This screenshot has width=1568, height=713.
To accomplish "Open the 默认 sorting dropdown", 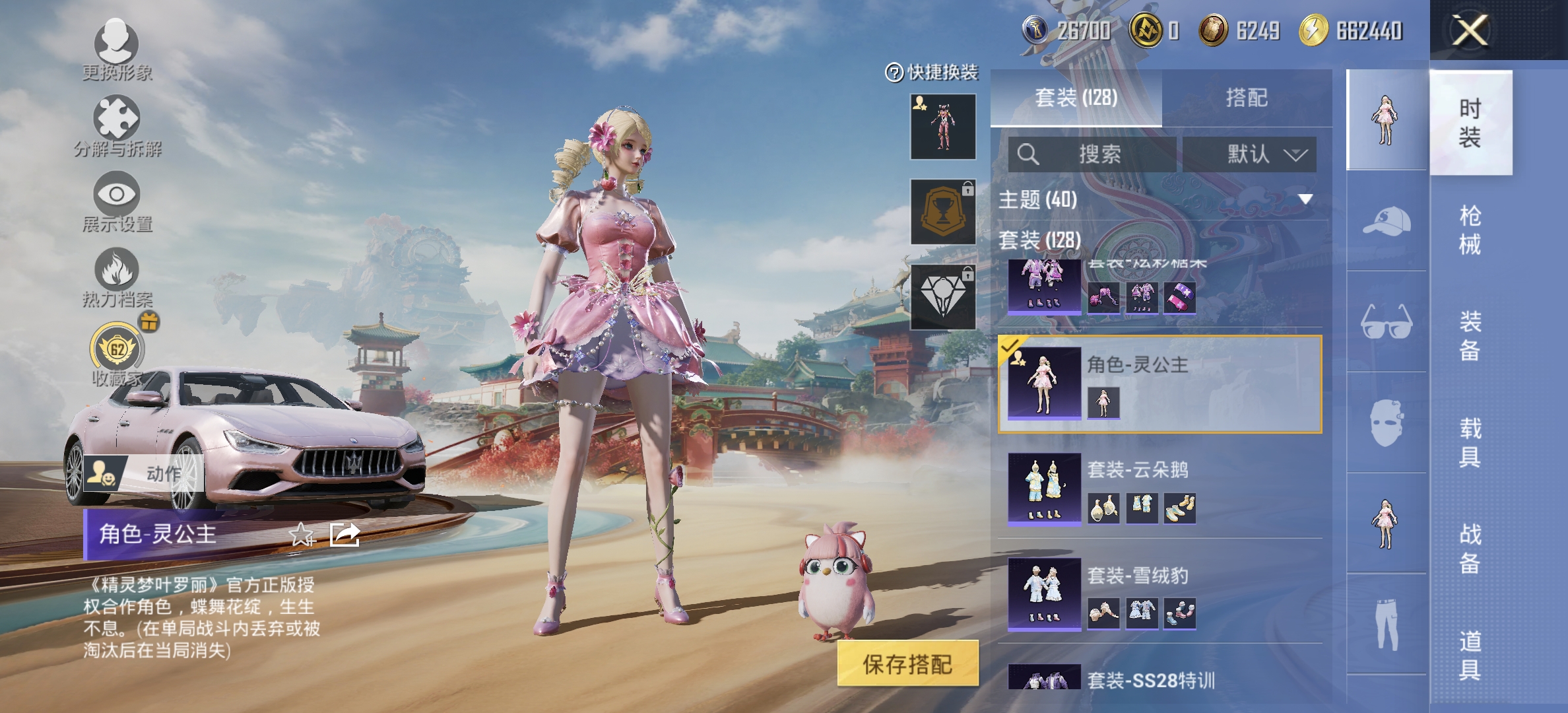I will pos(1256,154).
